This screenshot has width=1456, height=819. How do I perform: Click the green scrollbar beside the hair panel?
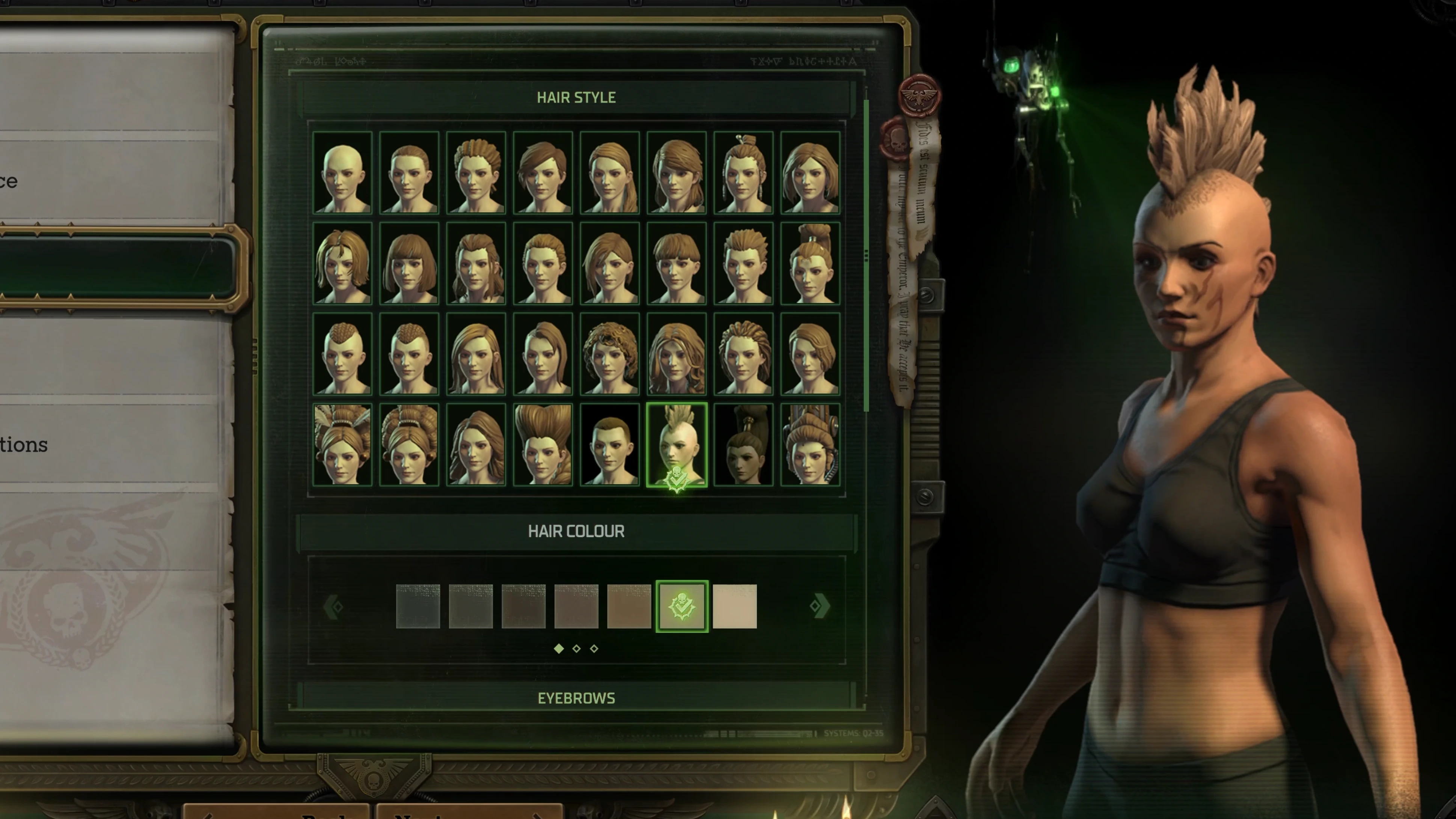coord(866,254)
